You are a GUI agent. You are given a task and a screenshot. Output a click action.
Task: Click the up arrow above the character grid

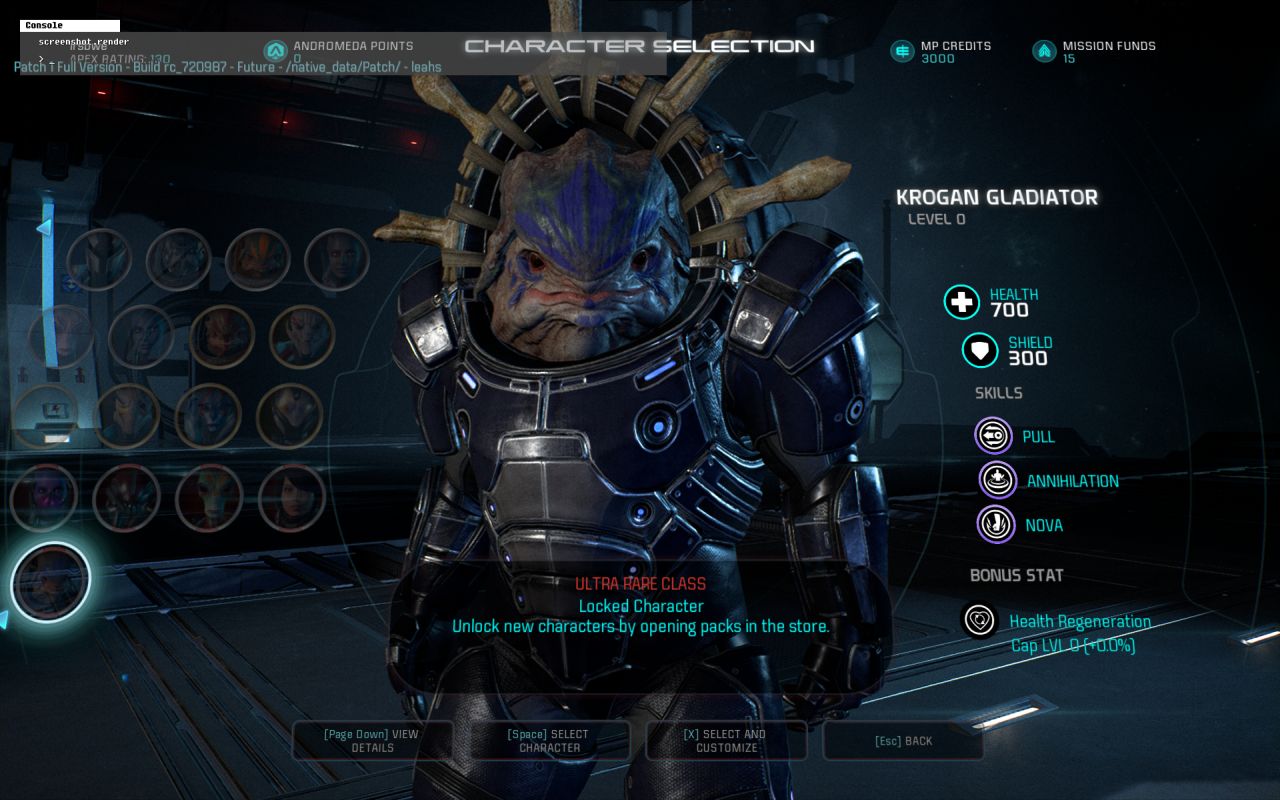click(43, 228)
